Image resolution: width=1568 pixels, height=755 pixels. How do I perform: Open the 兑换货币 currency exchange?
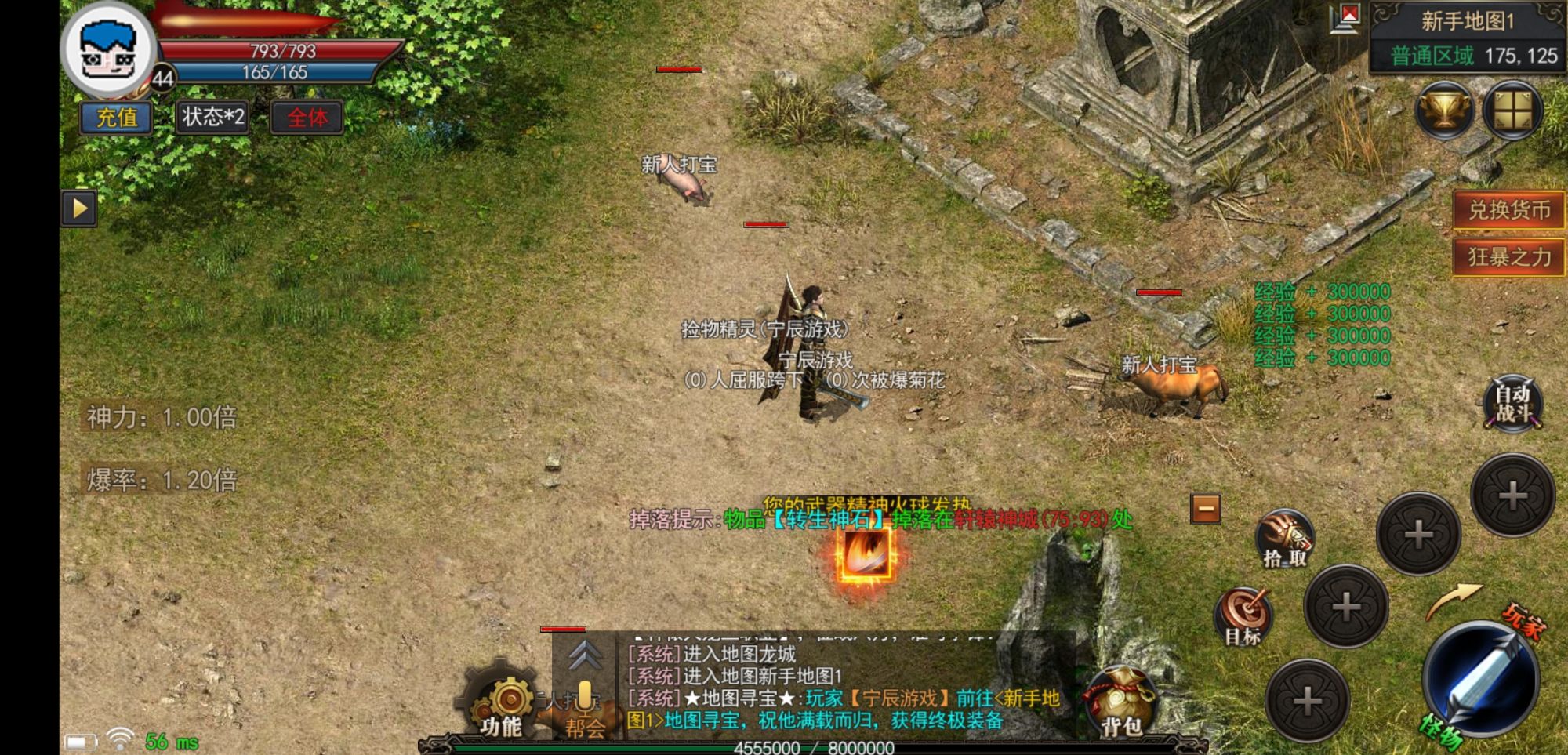(1508, 210)
